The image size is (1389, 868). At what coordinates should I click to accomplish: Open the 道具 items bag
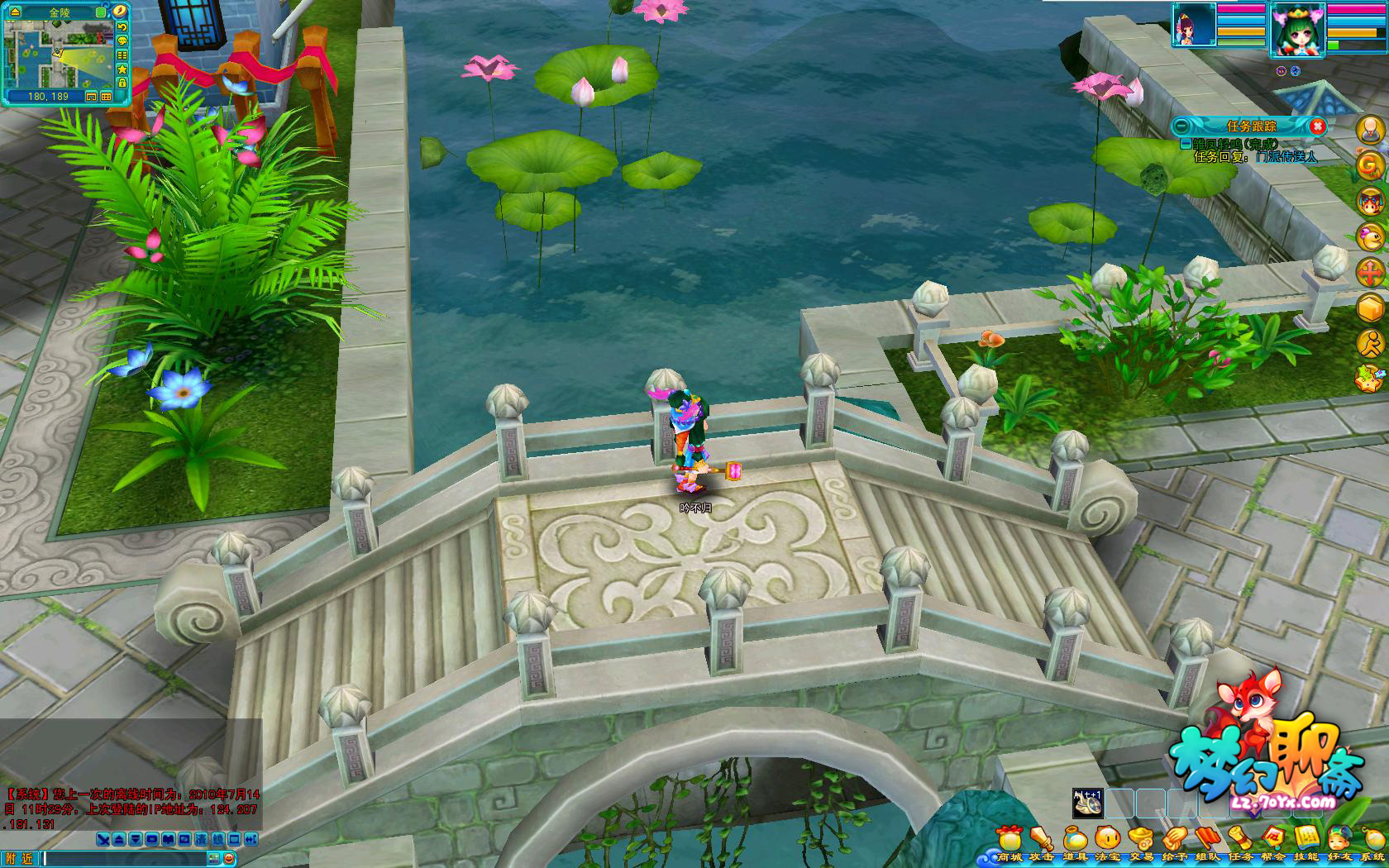point(1076,841)
